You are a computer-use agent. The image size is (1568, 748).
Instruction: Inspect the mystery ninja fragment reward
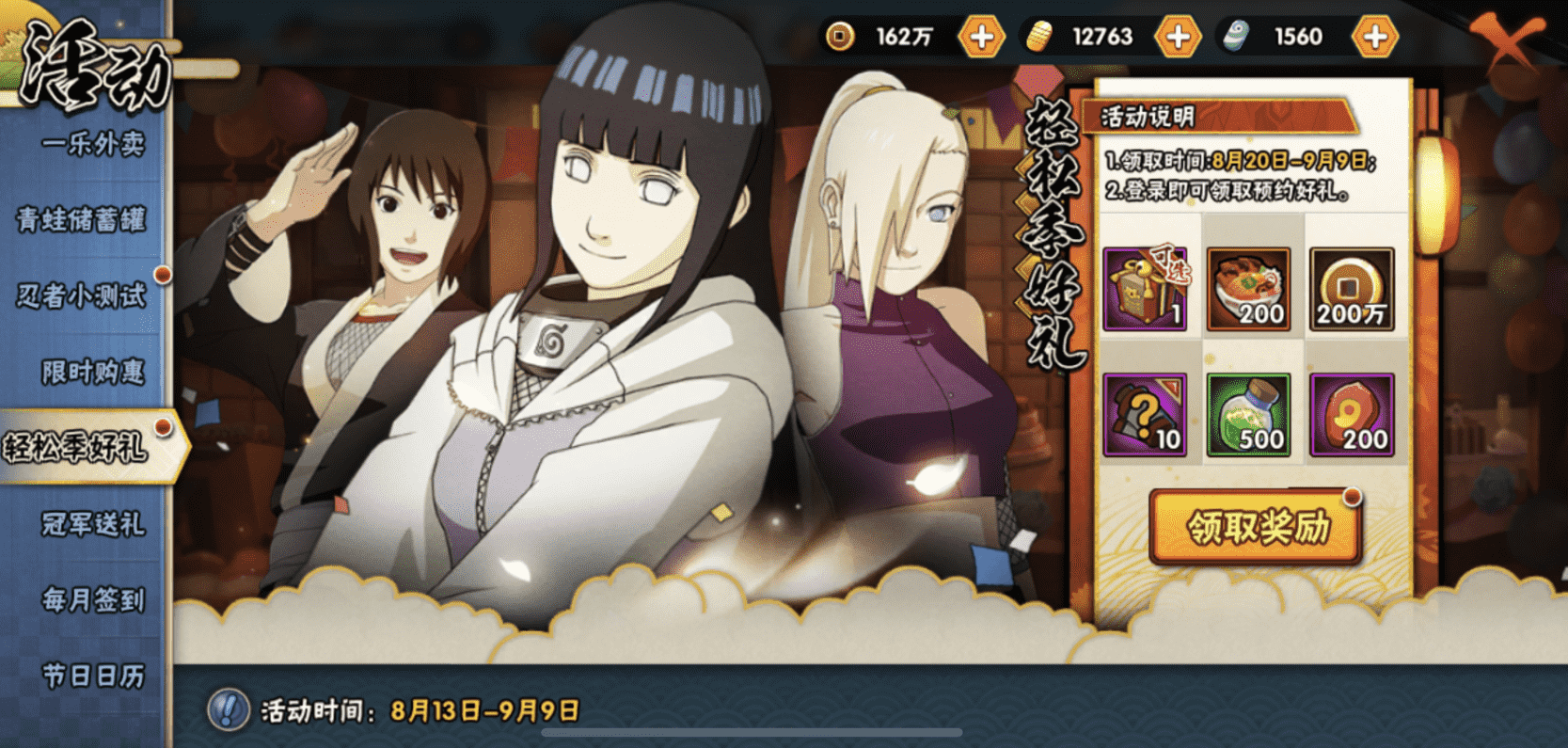[x=1145, y=415]
